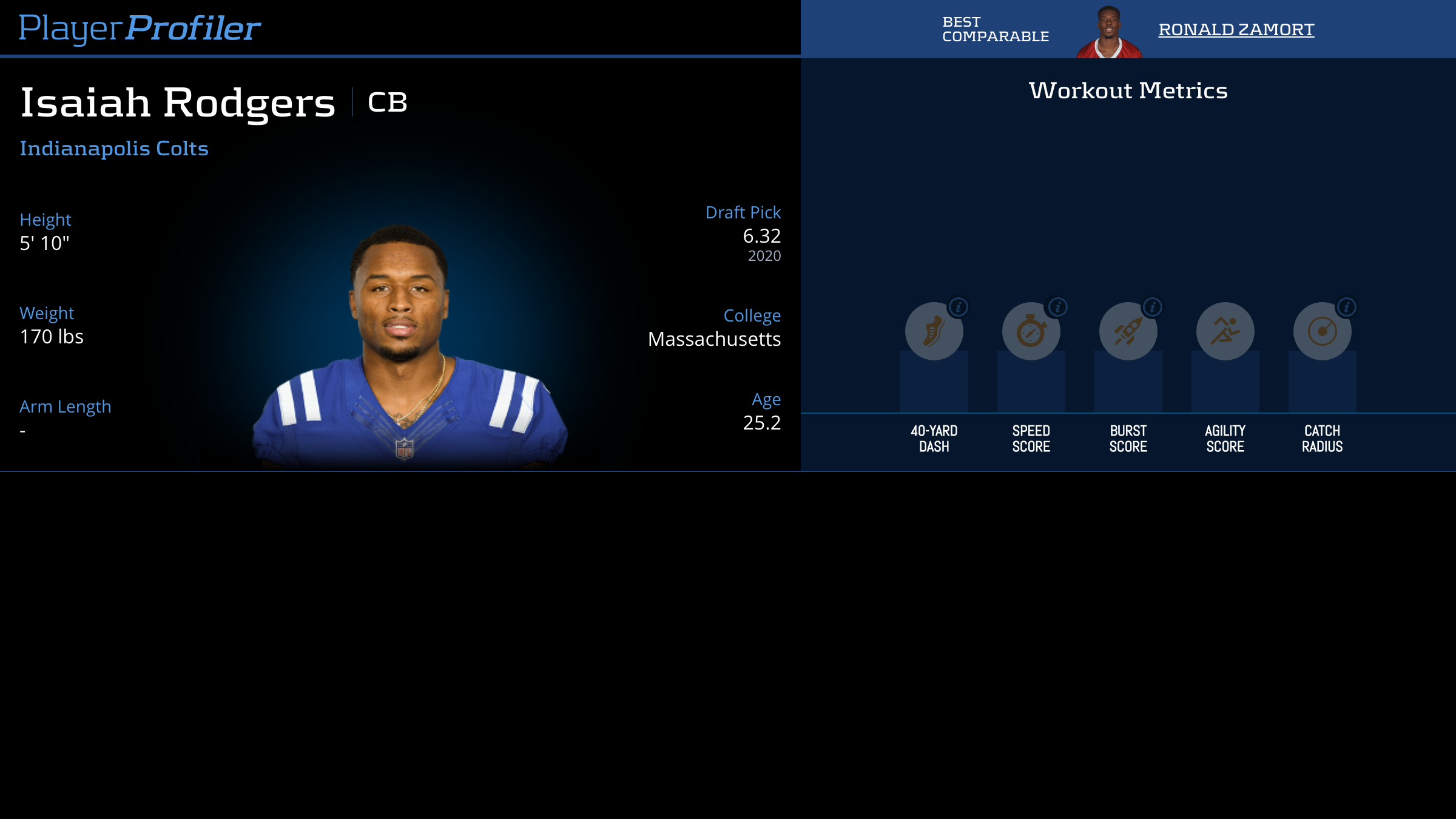Open Ronald Zamort's comparable player profile
Image resolution: width=1456 pixels, height=819 pixels.
click(x=1236, y=29)
